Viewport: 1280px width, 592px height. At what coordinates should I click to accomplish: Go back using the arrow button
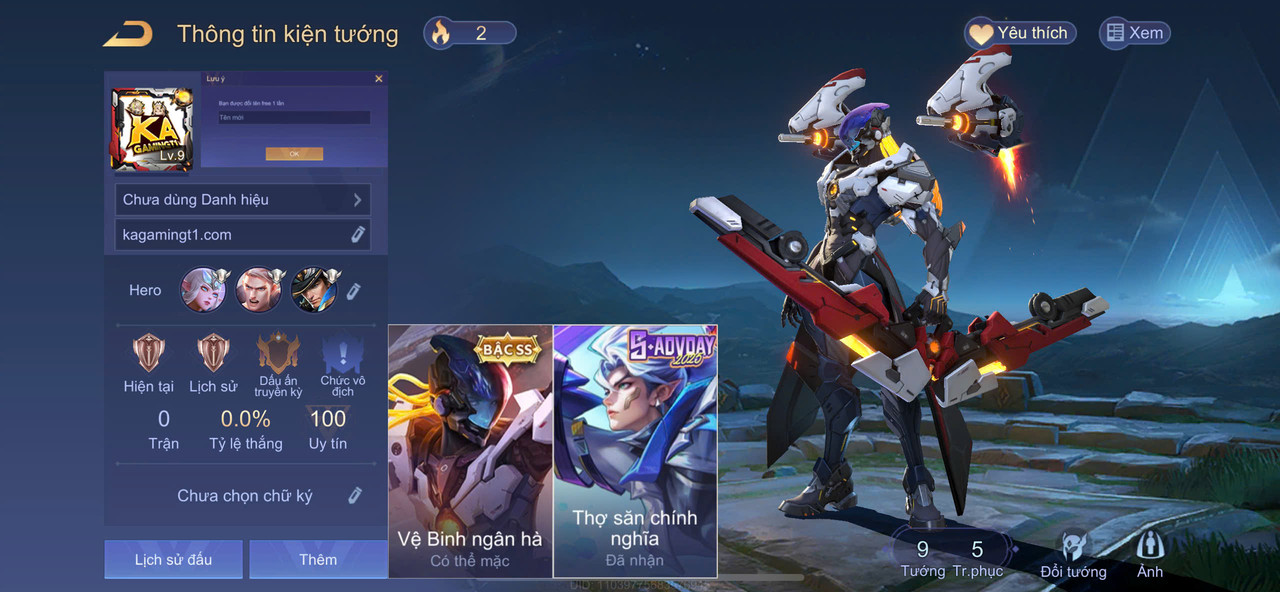coord(128,34)
